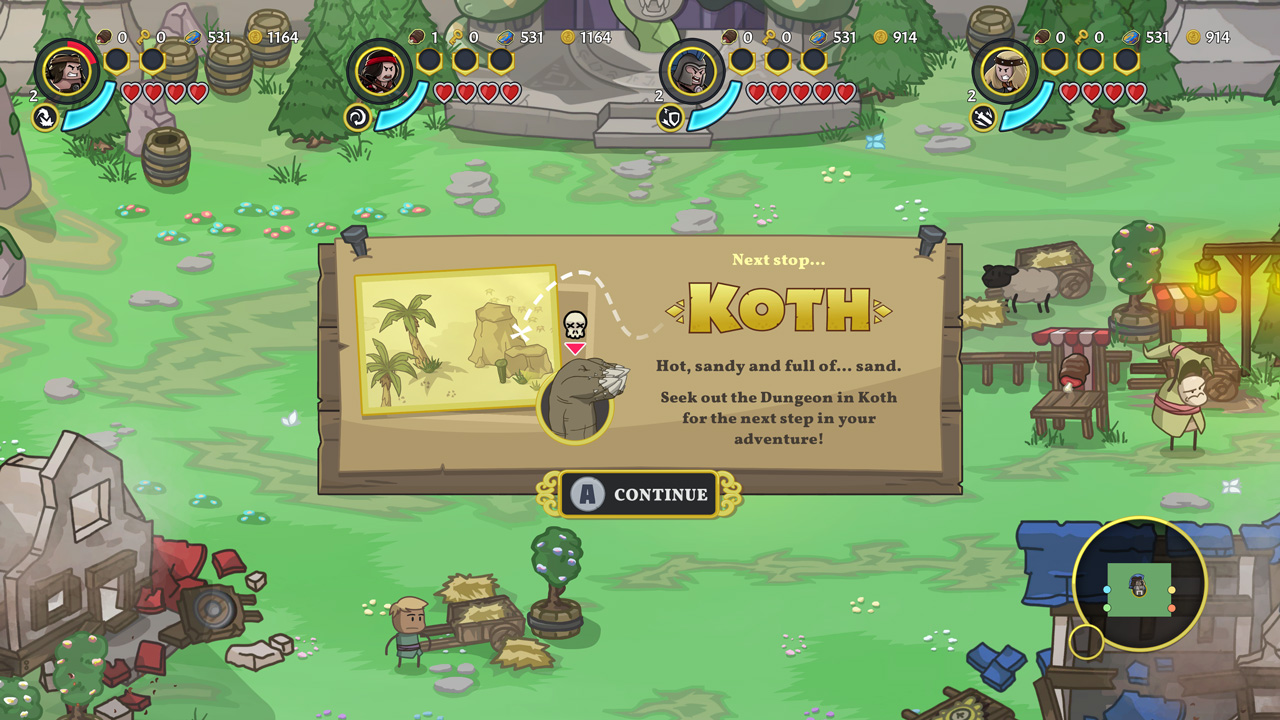Click the second player's dodge roll ability icon
Viewport: 1280px width, 720px height.
tap(360, 118)
